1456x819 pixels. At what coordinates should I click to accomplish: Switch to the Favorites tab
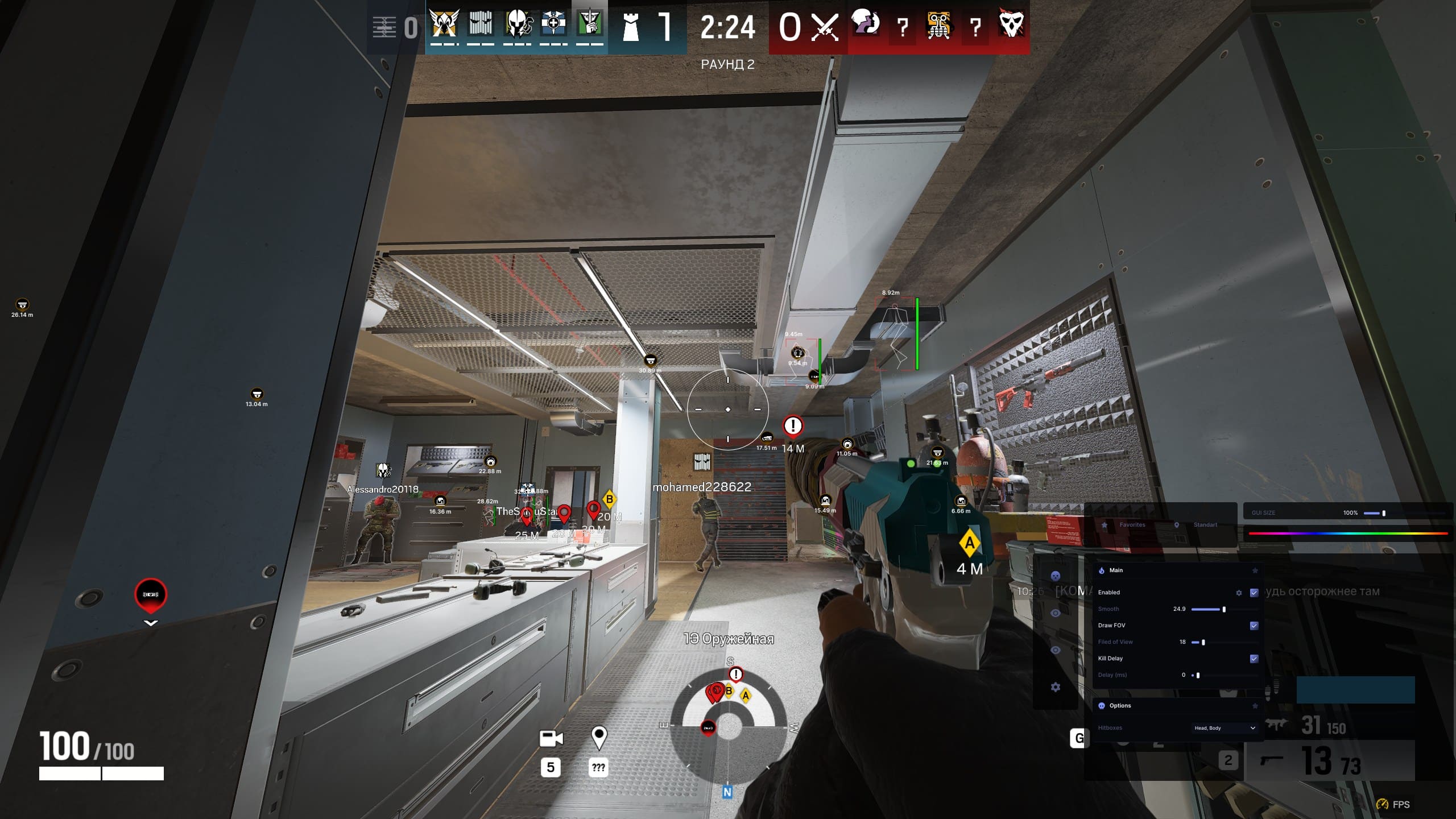tap(1132, 524)
